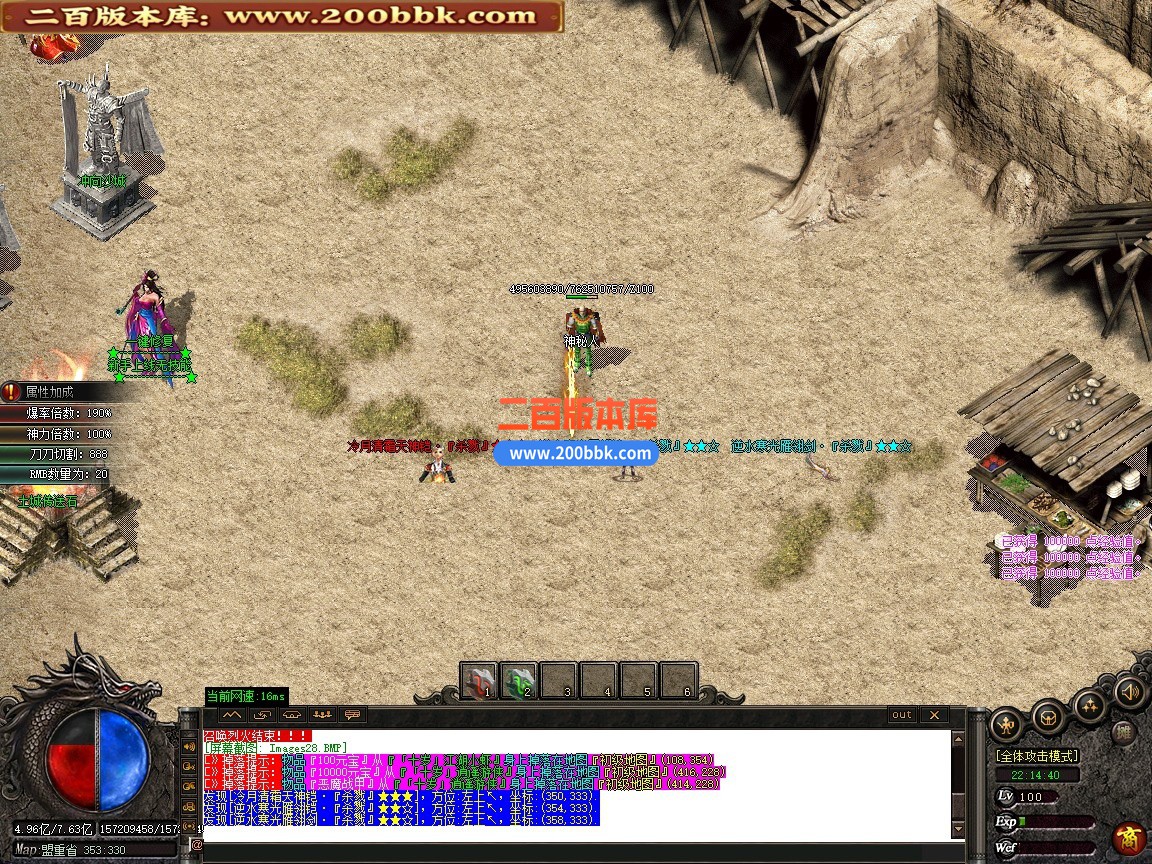Click the chat panel 'out' button
The height and width of the screenshot is (864, 1152).
point(902,715)
